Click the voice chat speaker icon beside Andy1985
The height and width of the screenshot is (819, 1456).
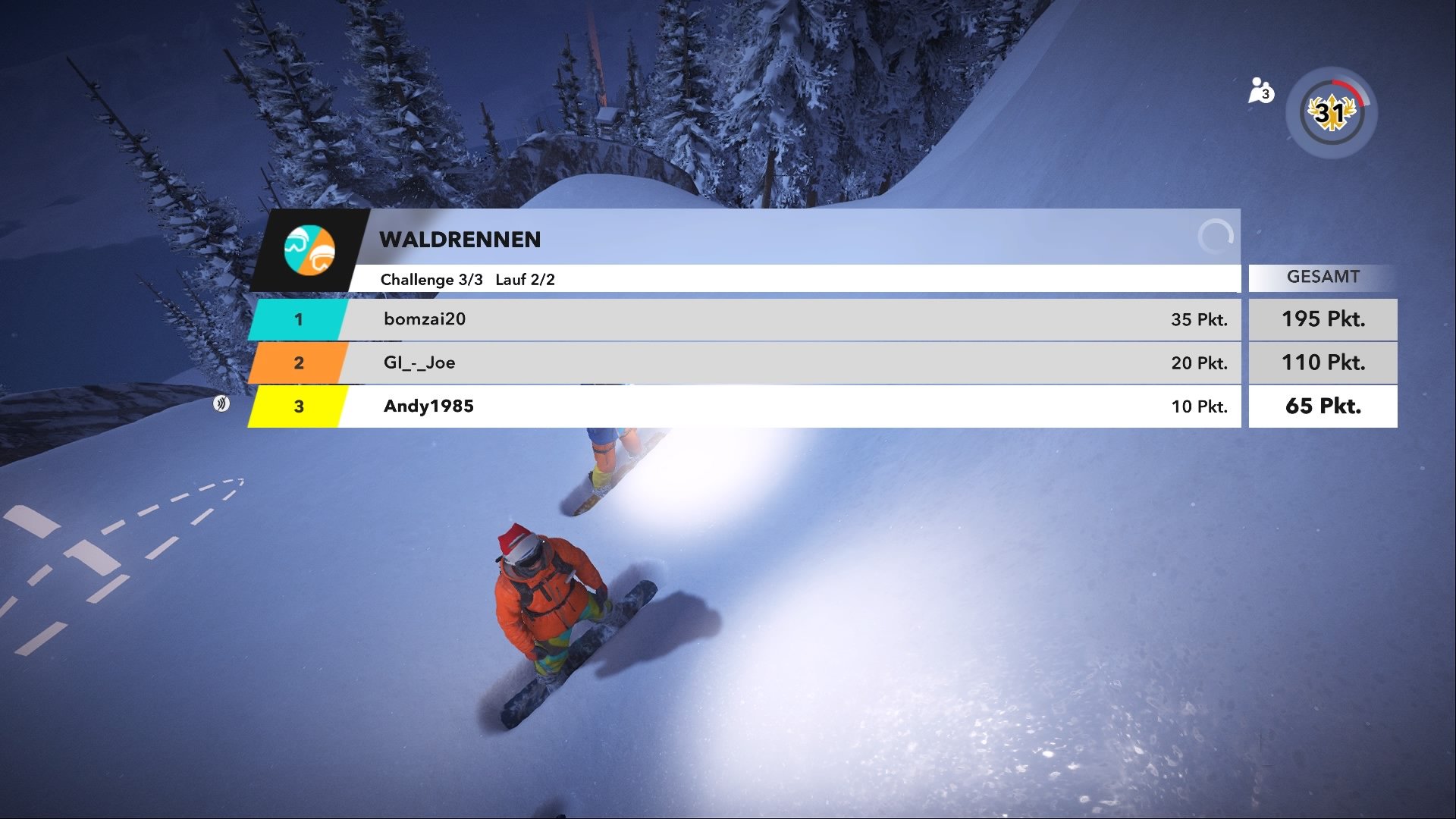click(x=222, y=404)
